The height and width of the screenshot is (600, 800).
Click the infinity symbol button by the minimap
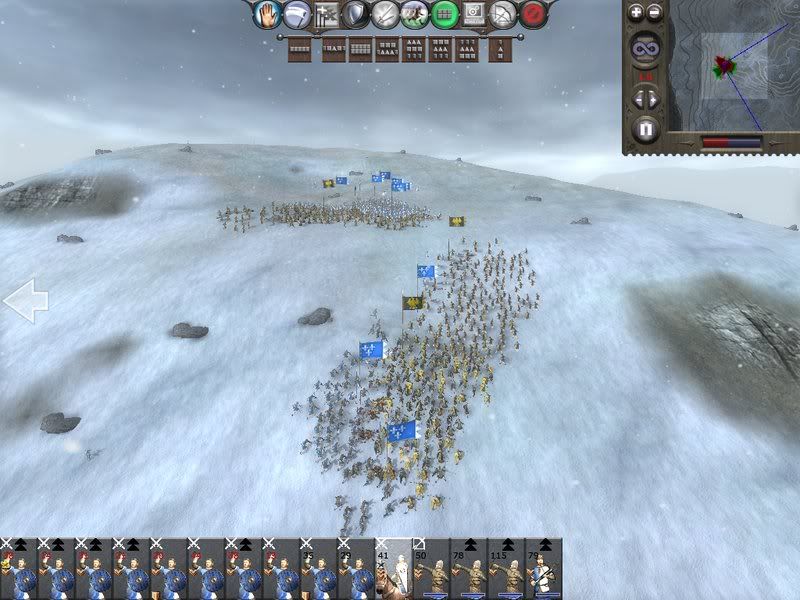pos(645,47)
